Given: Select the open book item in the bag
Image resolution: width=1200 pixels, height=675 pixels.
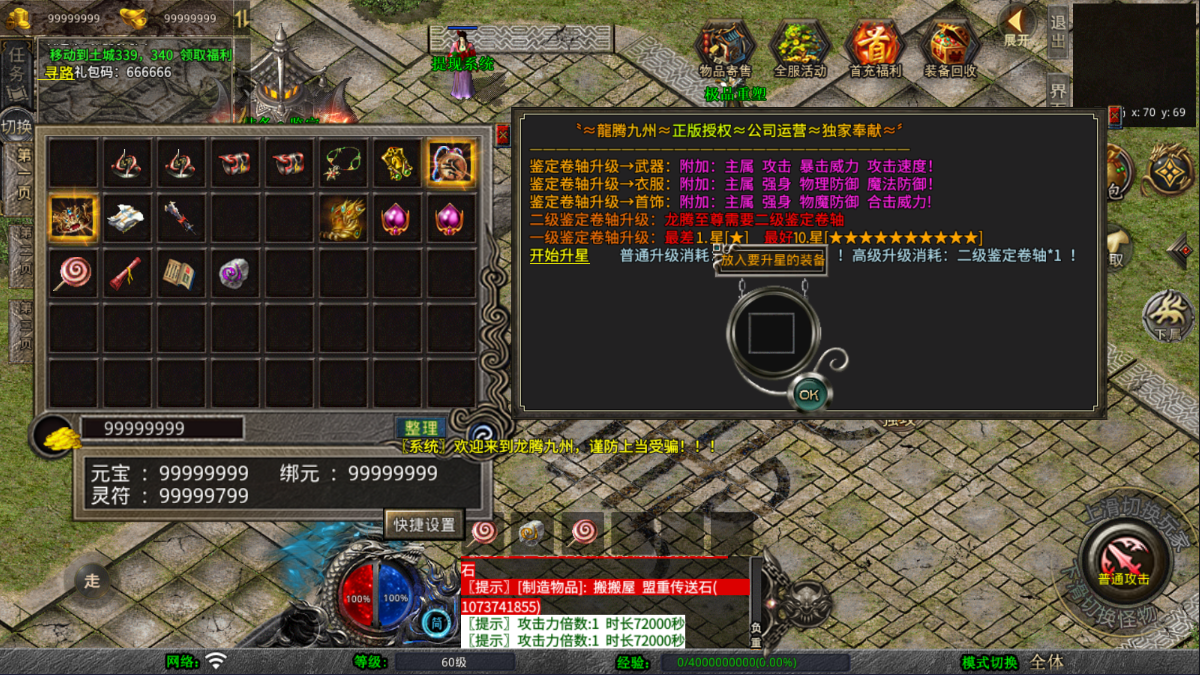Looking at the screenshot, I should pyautogui.click(x=181, y=272).
